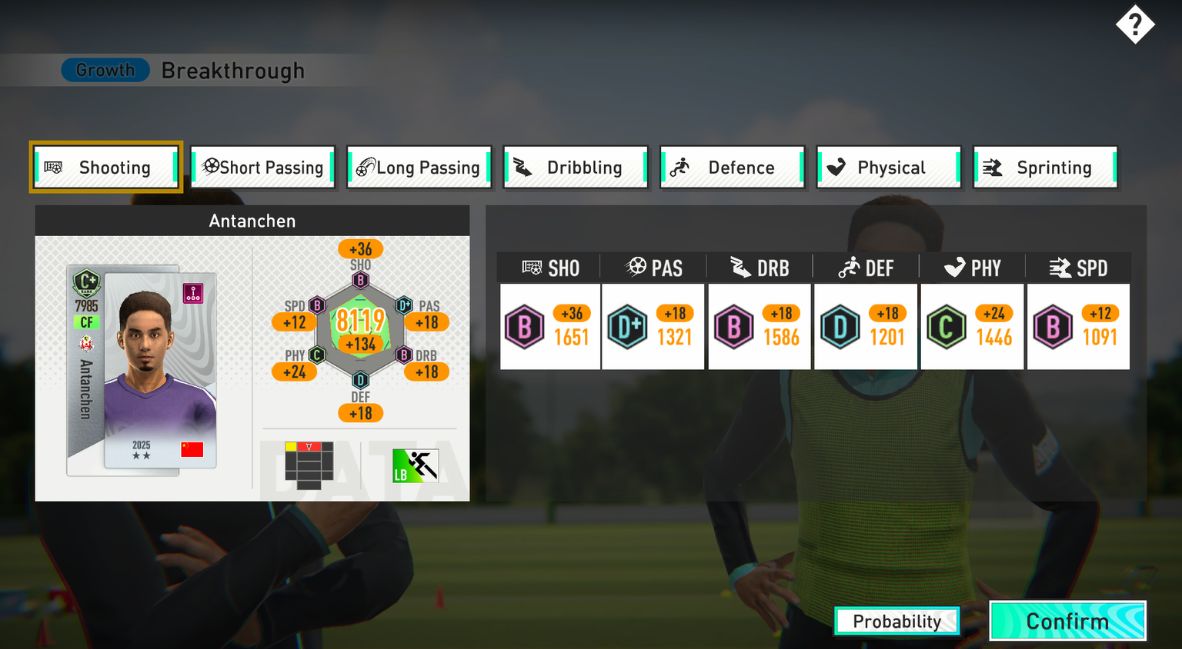Select the PAS stat tile
Screen dimensions: 1182x649
coord(654,326)
